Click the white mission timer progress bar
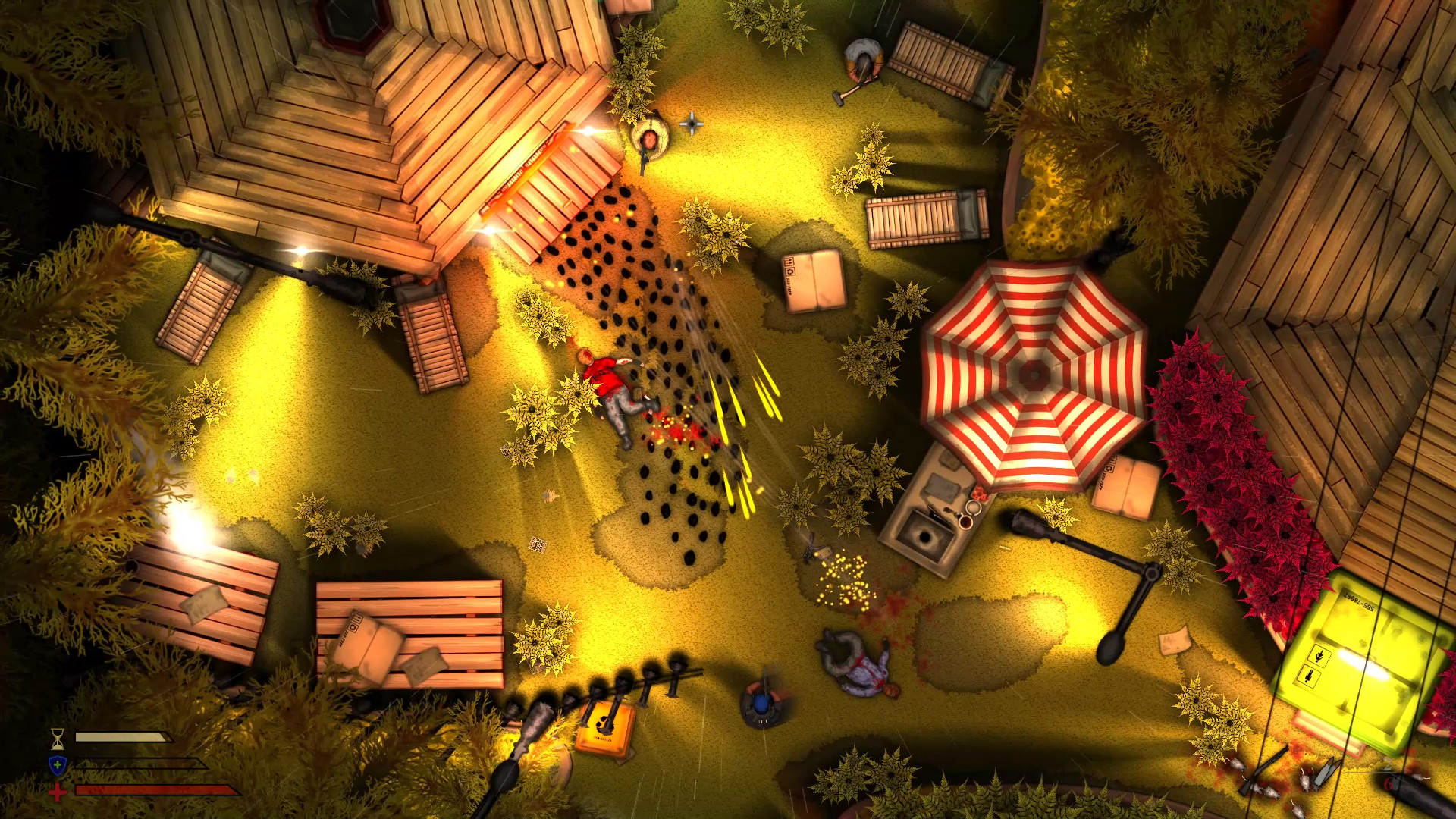Image resolution: width=1456 pixels, height=819 pixels. point(121,736)
